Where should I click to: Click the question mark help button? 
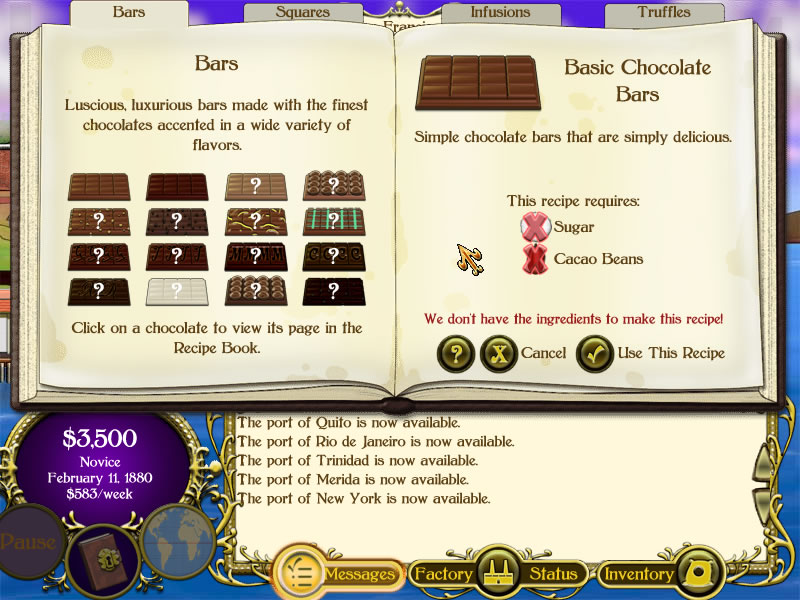point(456,353)
